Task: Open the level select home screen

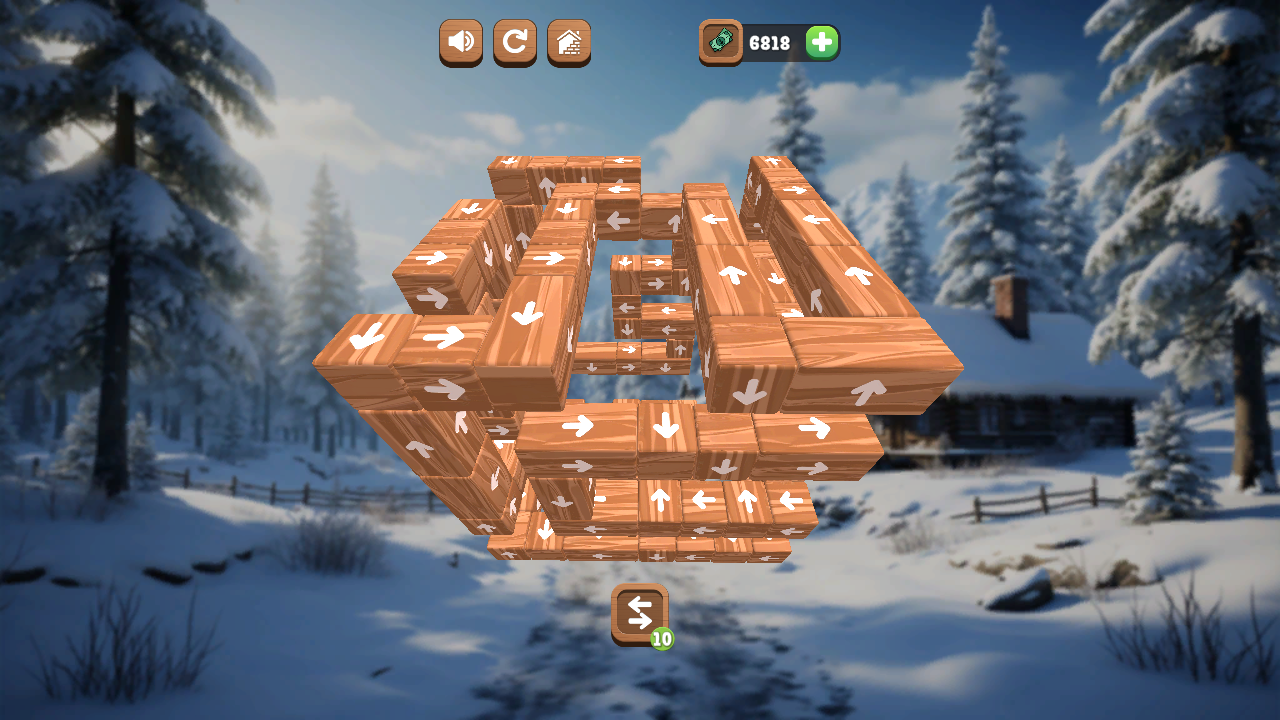Action: pyautogui.click(x=568, y=43)
